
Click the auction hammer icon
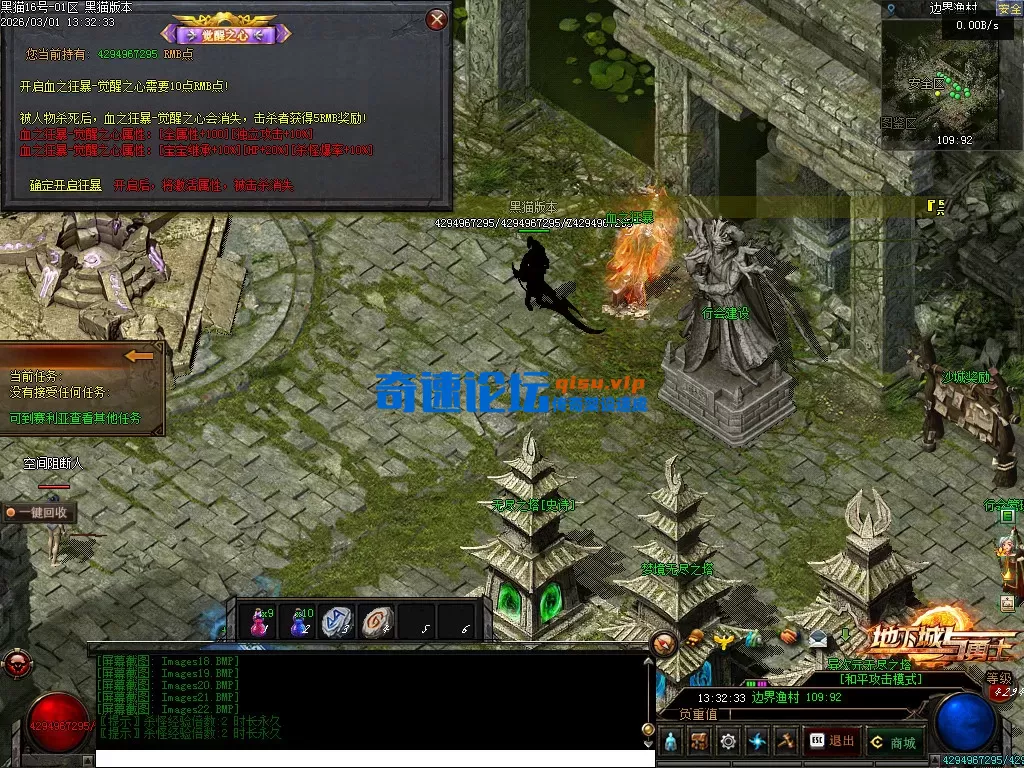click(x=786, y=741)
